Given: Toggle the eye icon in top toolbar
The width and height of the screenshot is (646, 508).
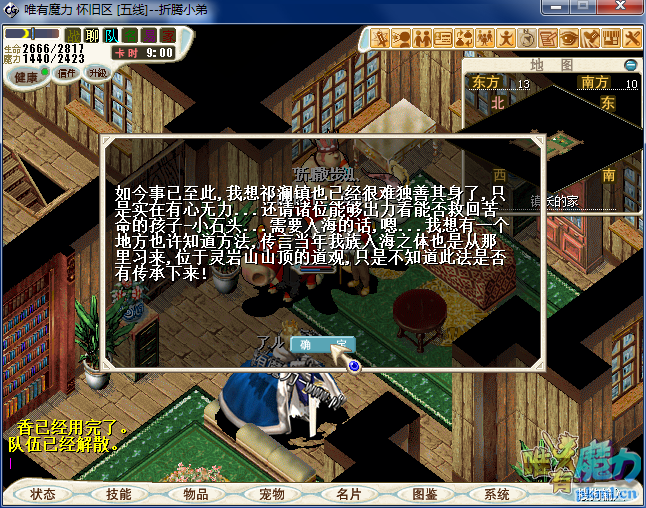Looking at the screenshot, I should point(569,39).
